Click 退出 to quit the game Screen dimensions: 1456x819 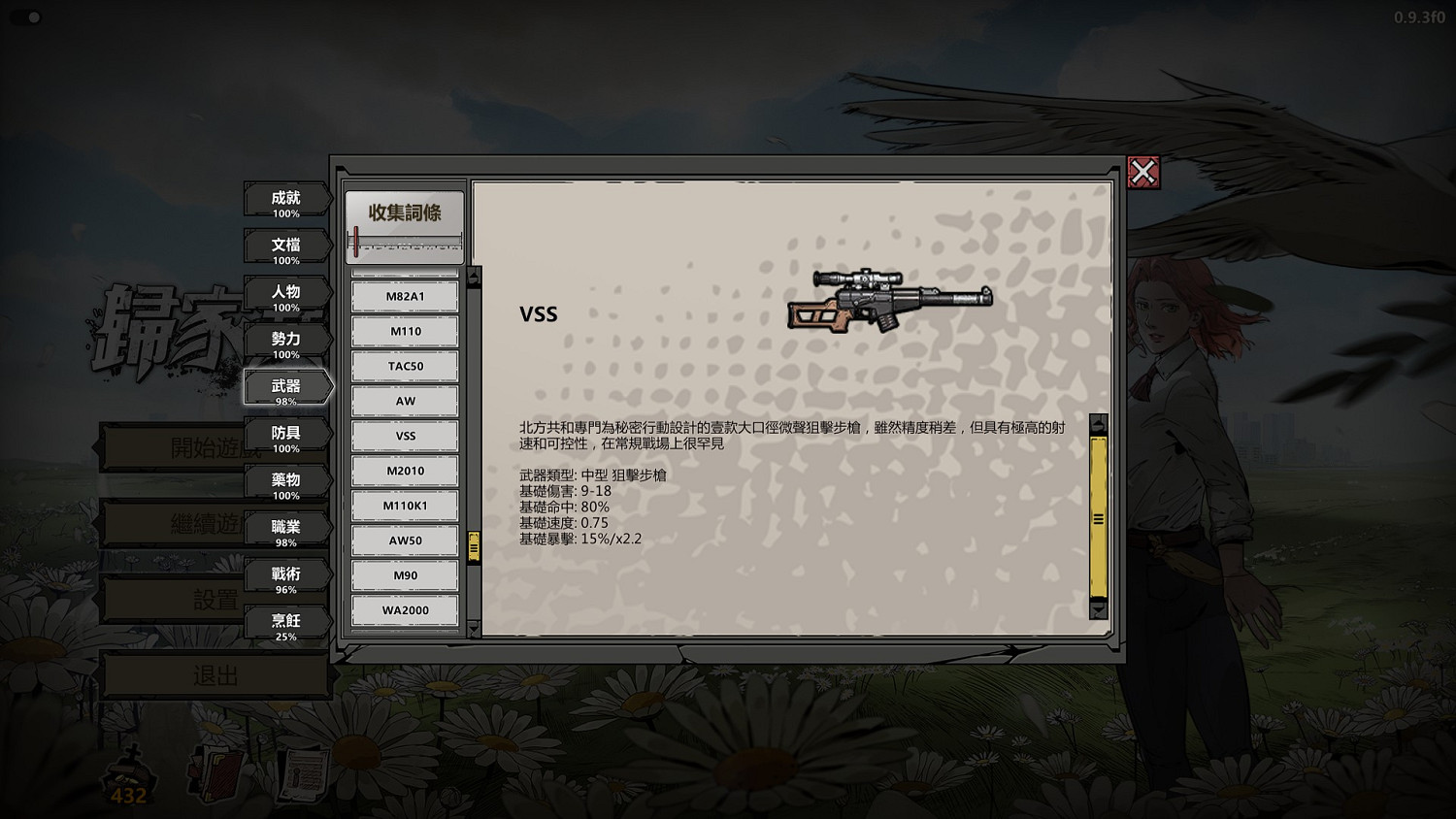coord(214,674)
